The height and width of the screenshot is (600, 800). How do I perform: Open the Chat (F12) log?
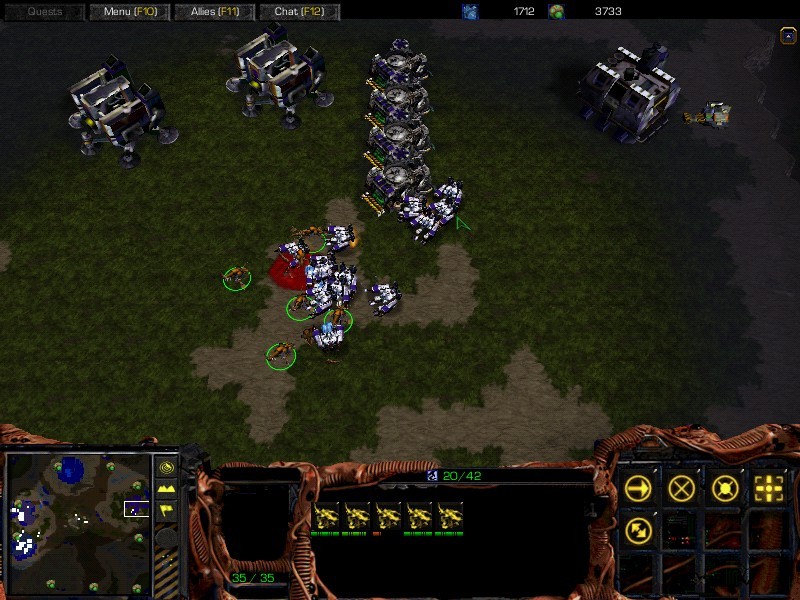[x=300, y=12]
